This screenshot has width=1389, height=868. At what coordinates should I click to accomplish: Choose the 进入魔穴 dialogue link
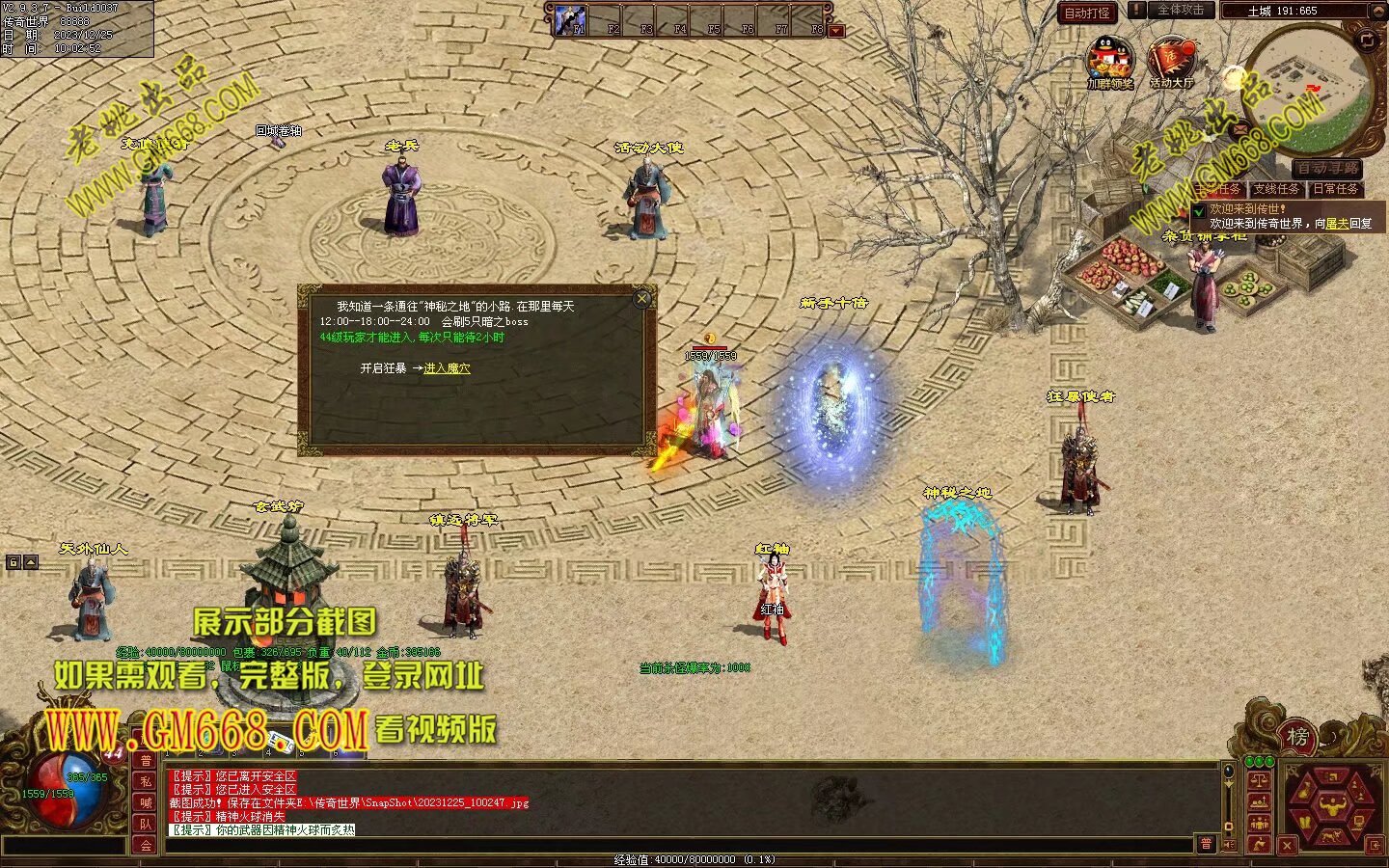[447, 368]
